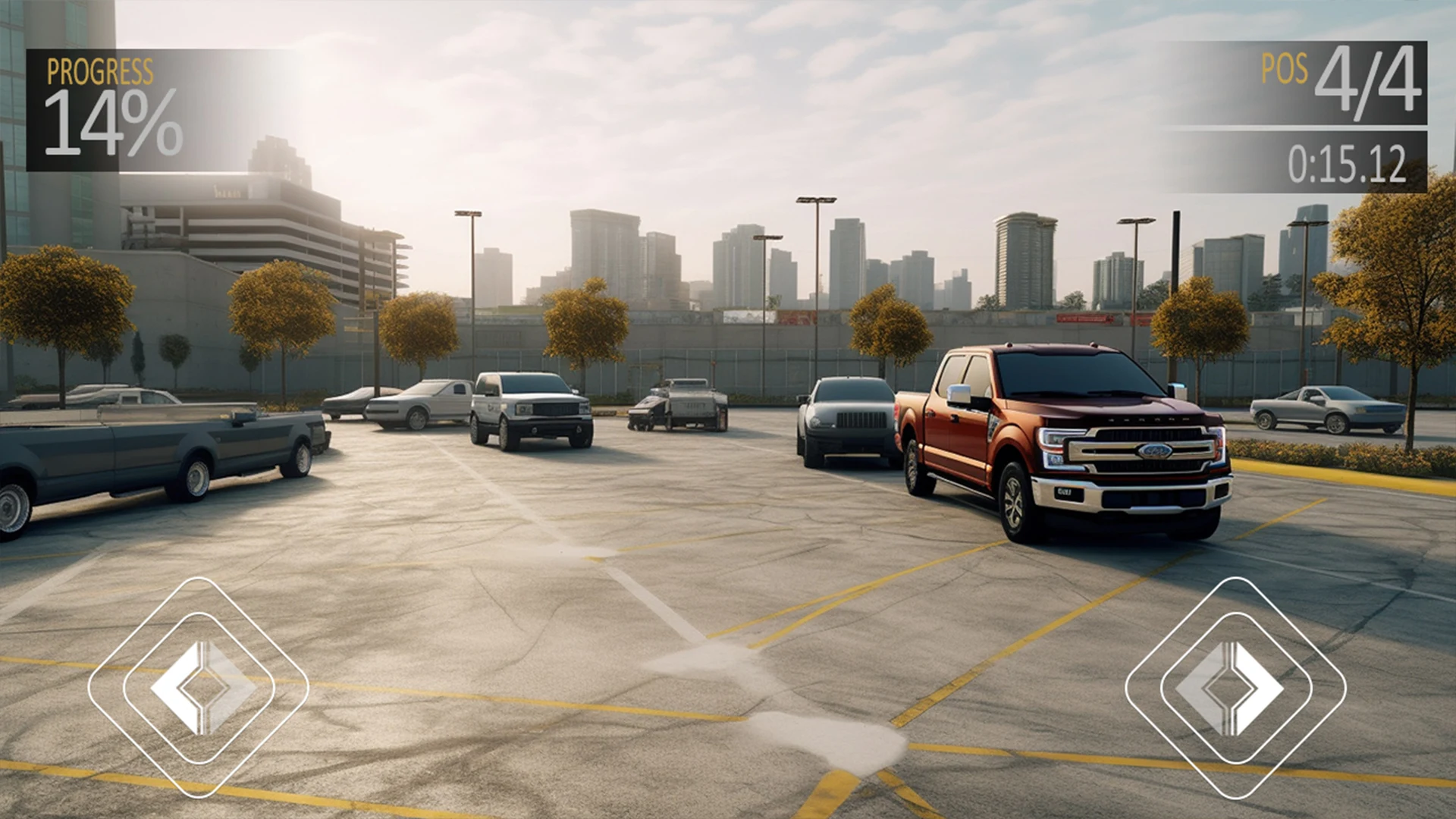1456x819 pixels.
Task: Tap the left steering arrow button
Action: point(199,687)
